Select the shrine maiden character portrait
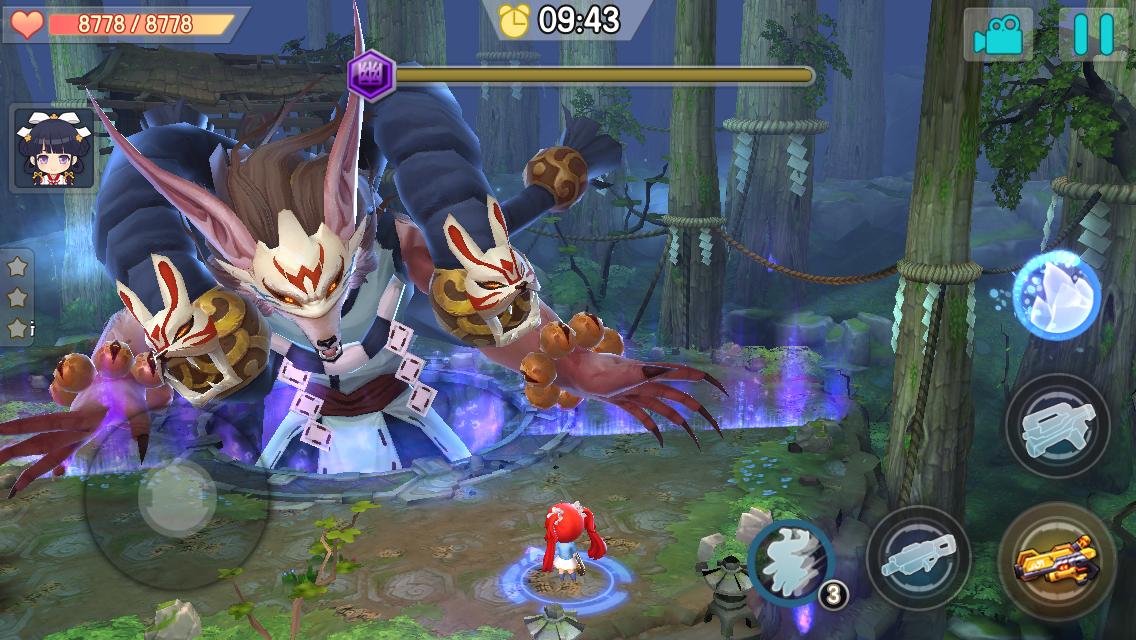 pyautogui.click(x=53, y=148)
